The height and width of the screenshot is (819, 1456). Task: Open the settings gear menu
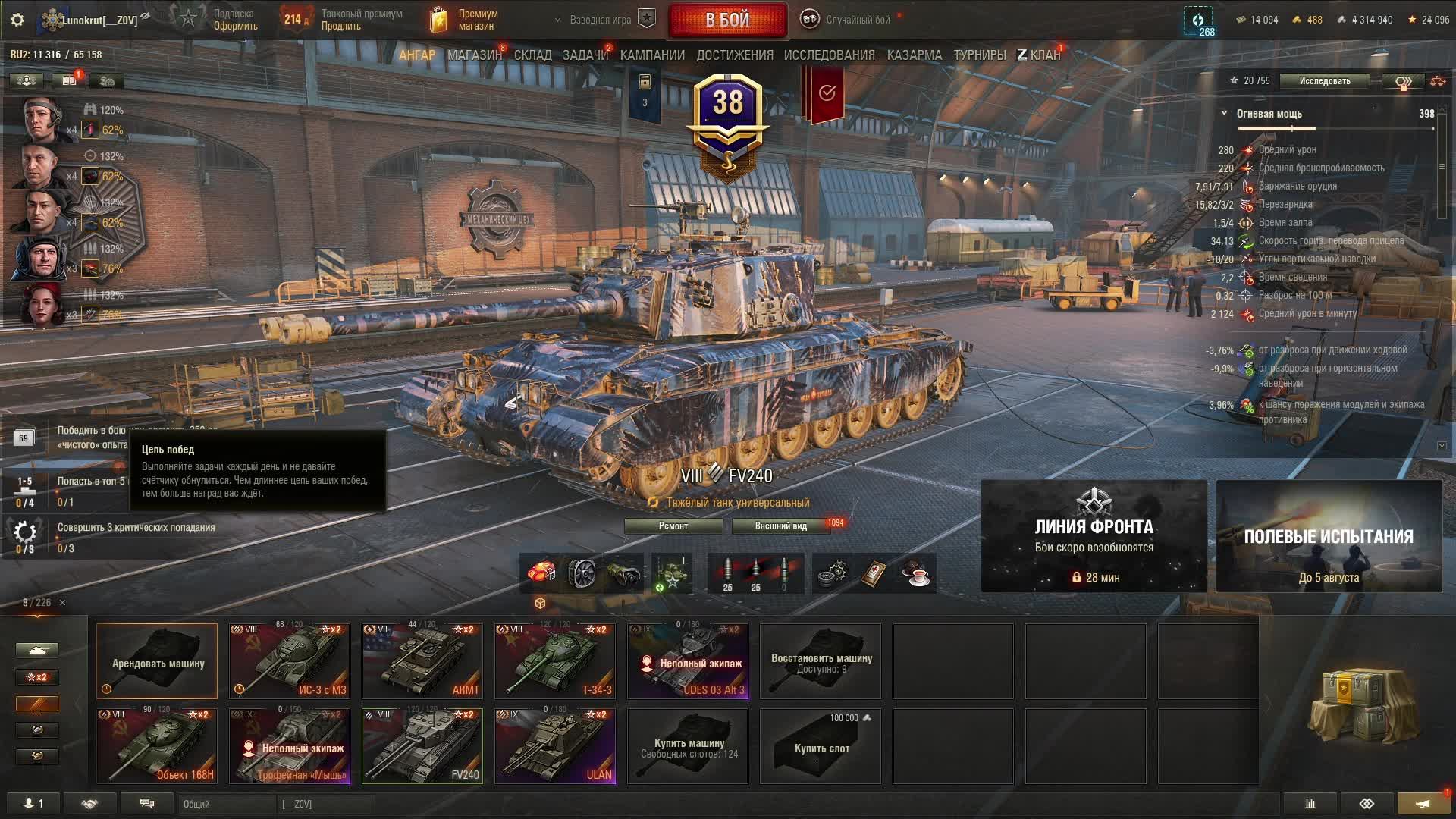pos(17,20)
